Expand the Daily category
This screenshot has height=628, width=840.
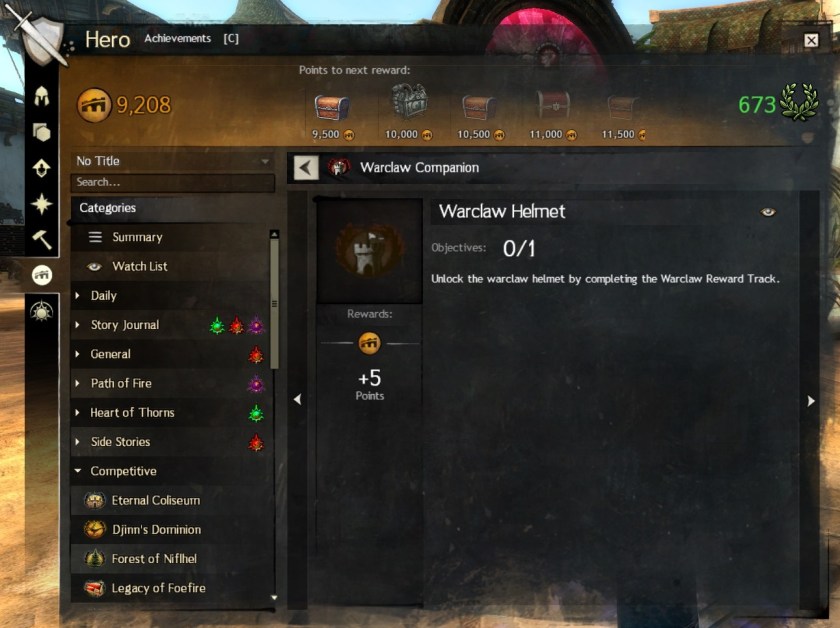(x=103, y=295)
